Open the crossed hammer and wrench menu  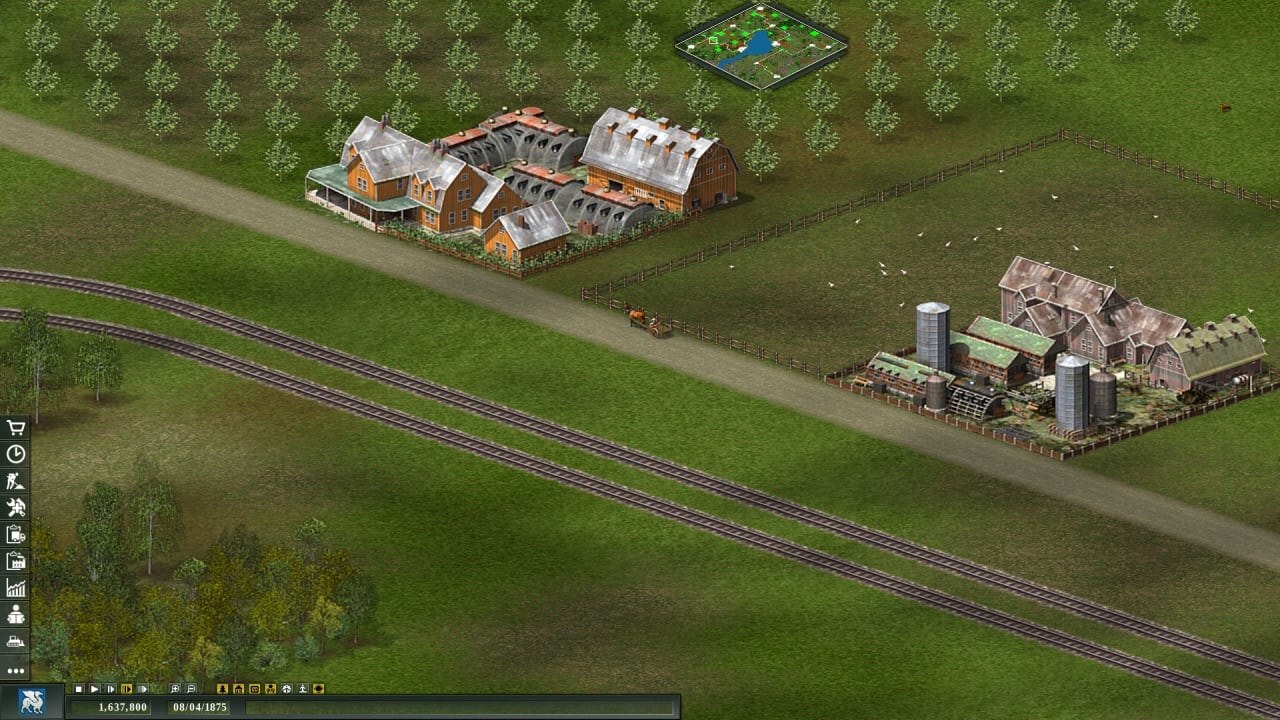point(15,508)
